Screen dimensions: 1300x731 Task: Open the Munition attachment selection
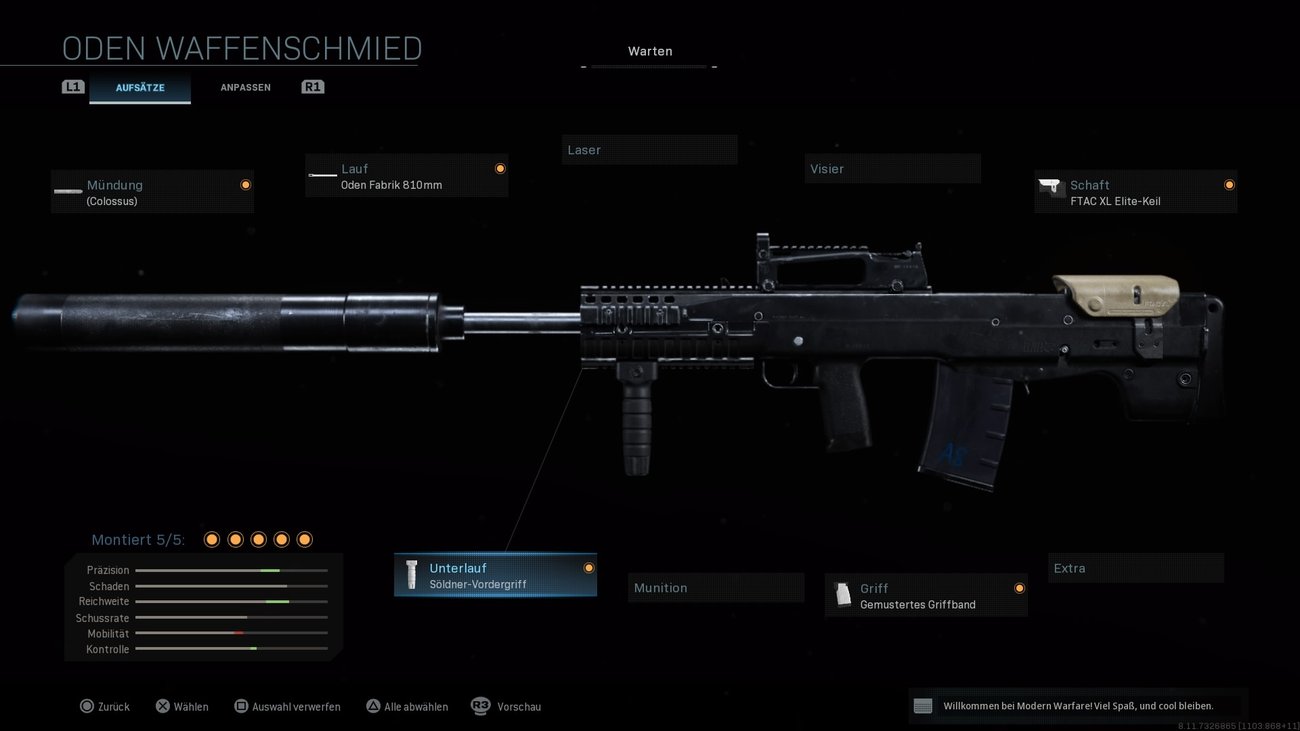[x=715, y=587]
